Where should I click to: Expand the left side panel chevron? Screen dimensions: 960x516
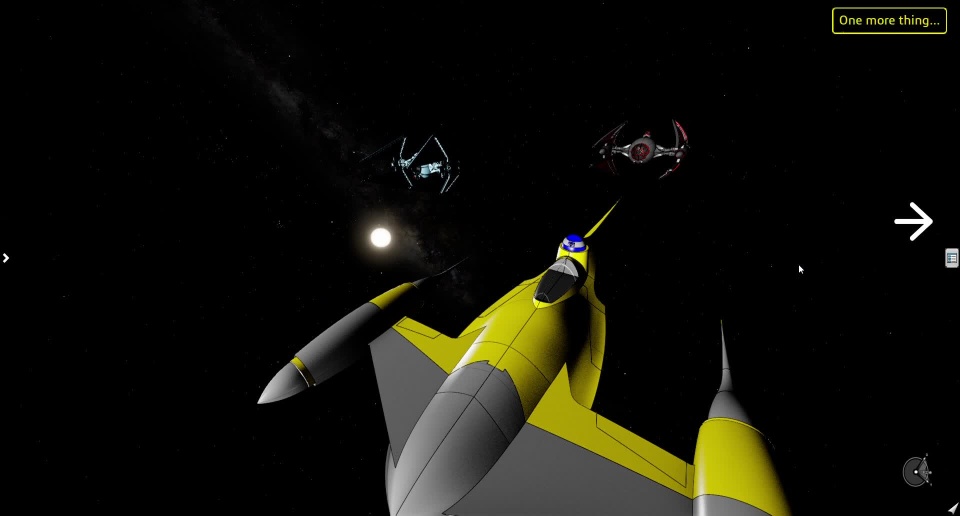[6, 258]
